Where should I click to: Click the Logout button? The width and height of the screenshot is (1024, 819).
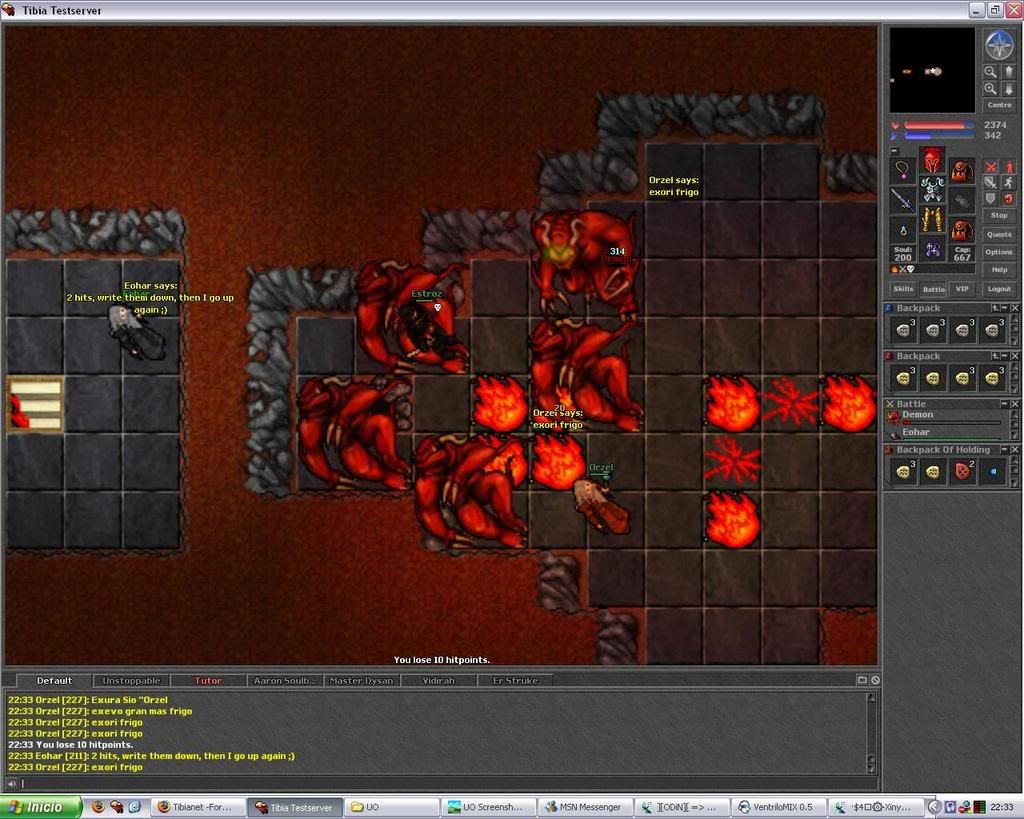coord(999,289)
